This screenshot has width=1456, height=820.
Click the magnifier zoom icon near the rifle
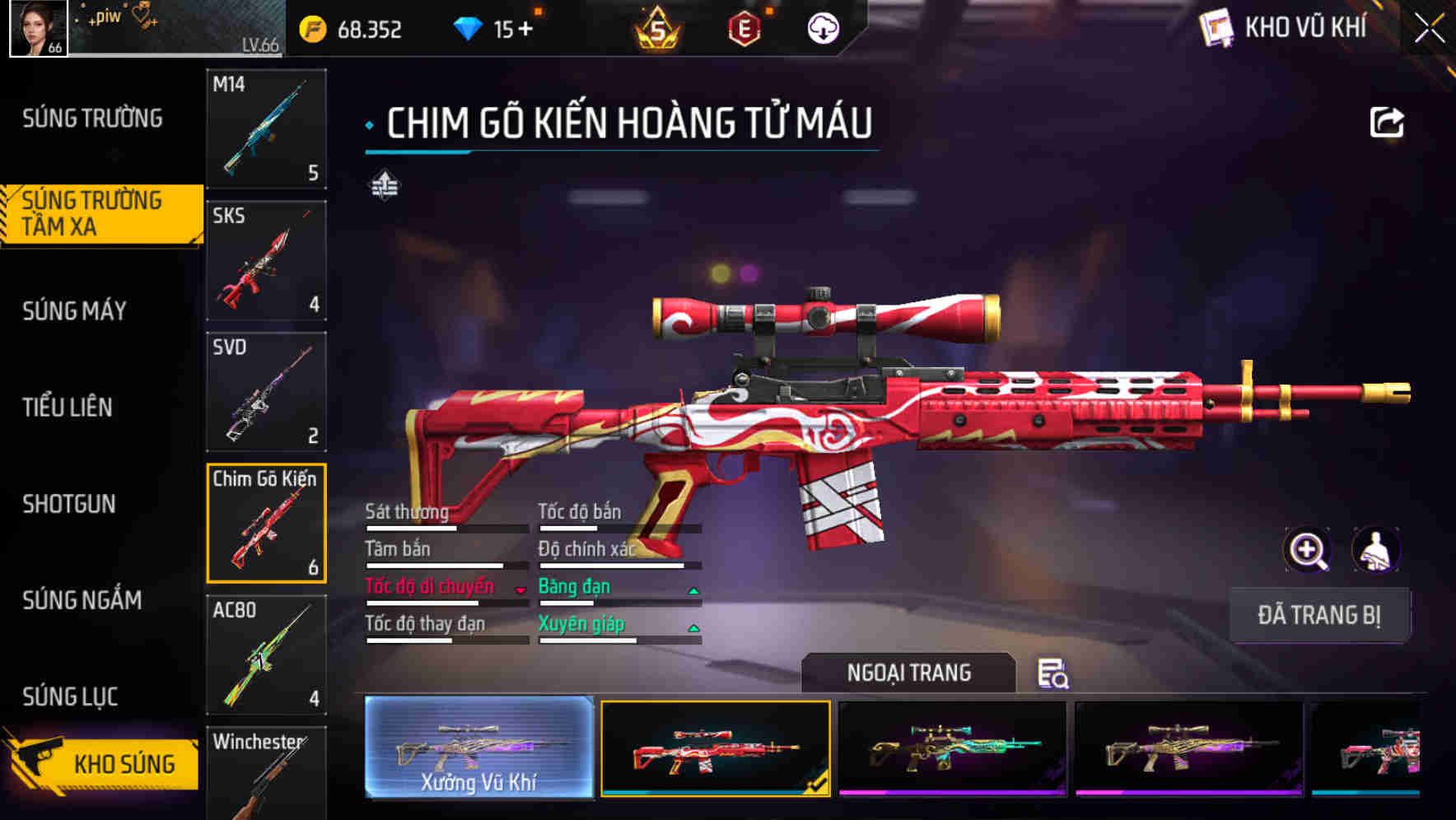pos(1305,550)
